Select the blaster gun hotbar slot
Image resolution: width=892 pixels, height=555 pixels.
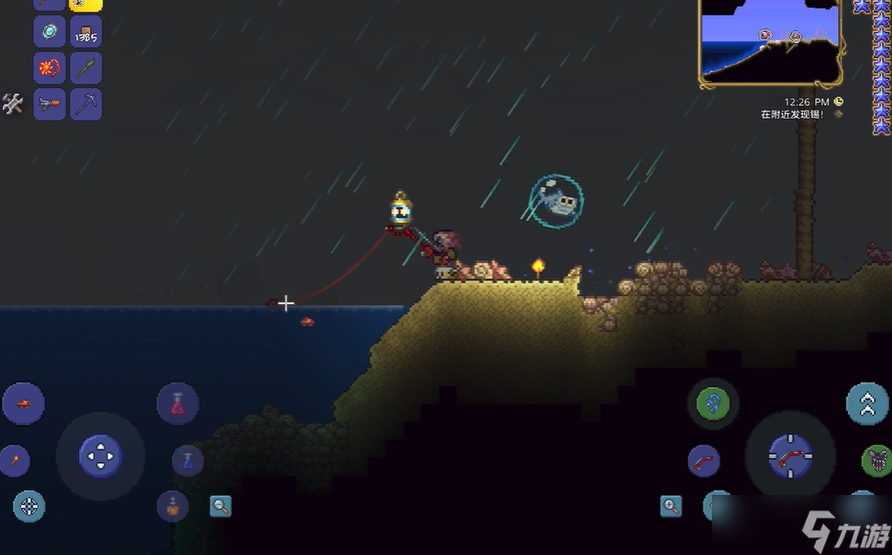pos(50,104)
